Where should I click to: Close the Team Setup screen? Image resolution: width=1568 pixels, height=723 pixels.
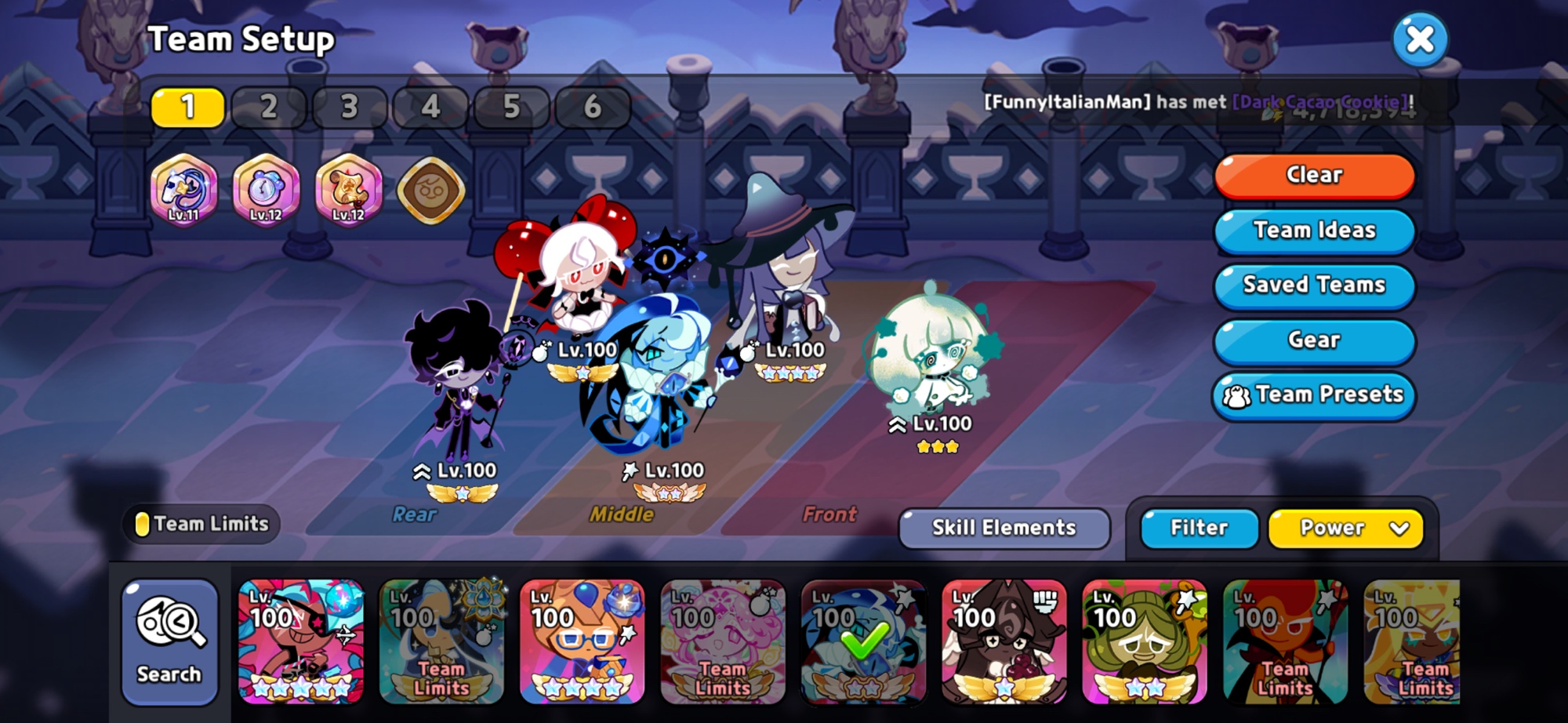coord(1420,39)
